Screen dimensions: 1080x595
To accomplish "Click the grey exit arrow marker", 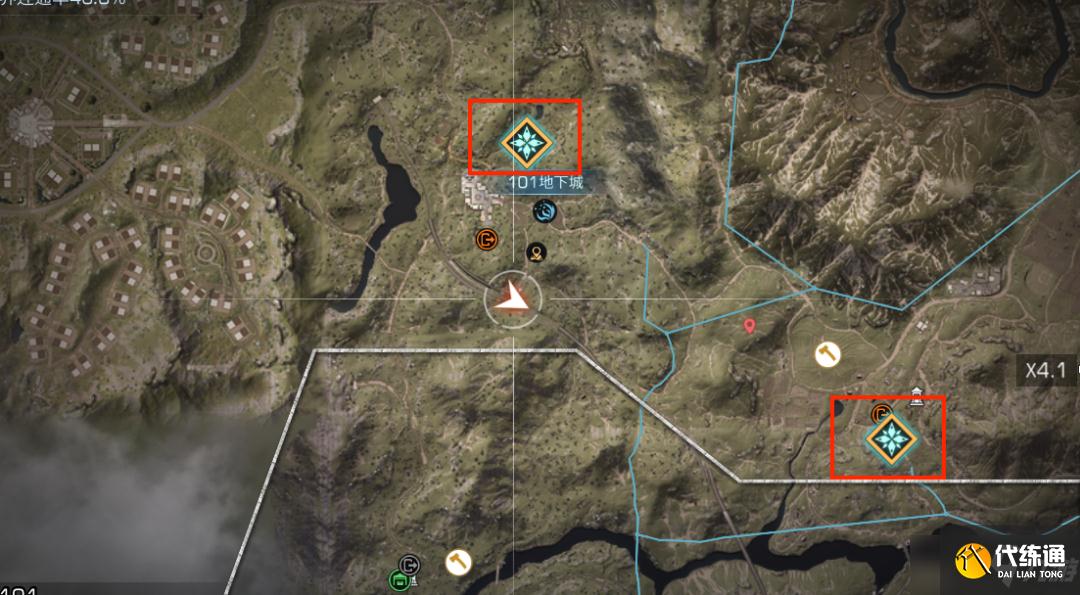I will (409, 565).
